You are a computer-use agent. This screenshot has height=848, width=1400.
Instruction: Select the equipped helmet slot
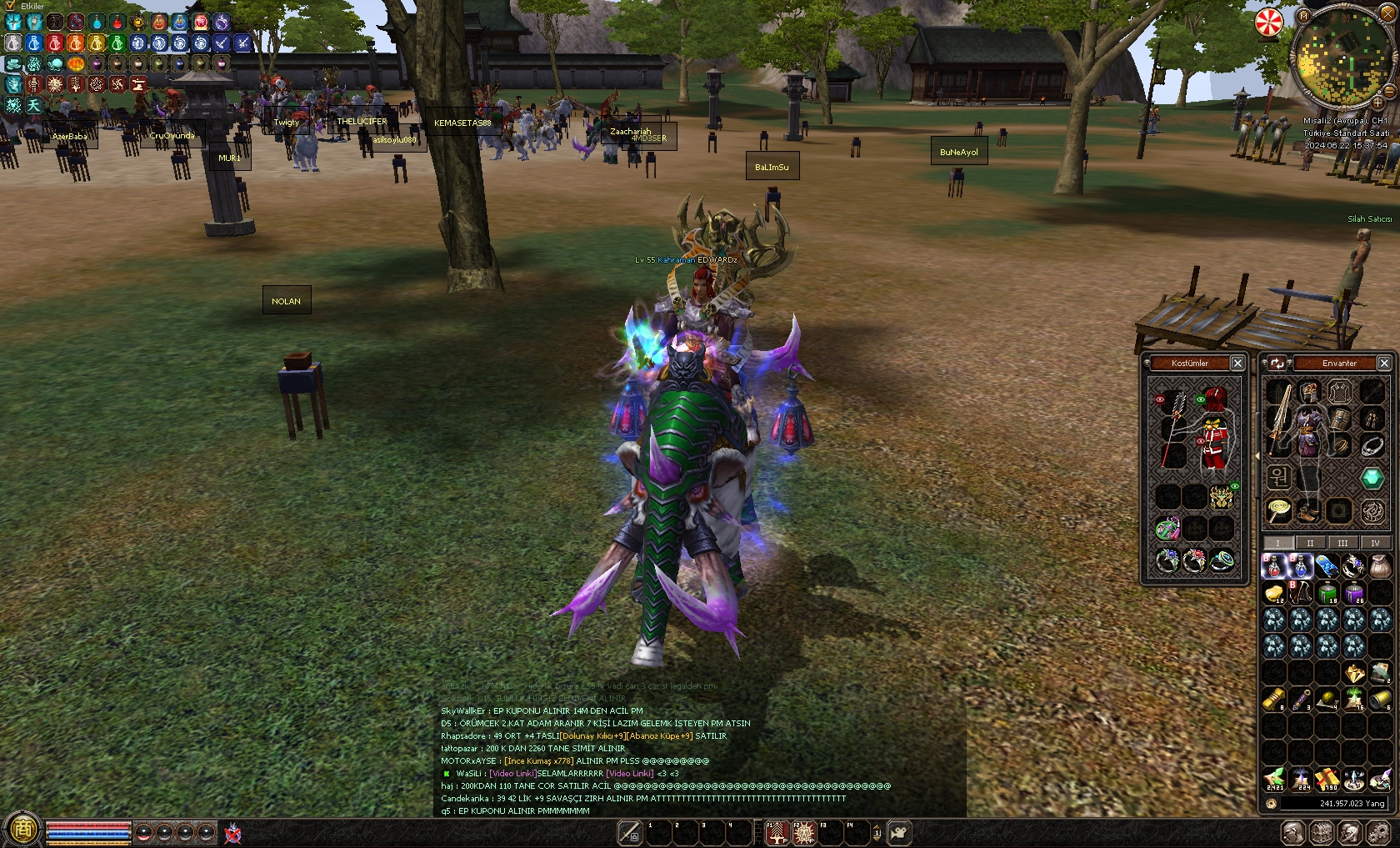[x=1309, y=392]
